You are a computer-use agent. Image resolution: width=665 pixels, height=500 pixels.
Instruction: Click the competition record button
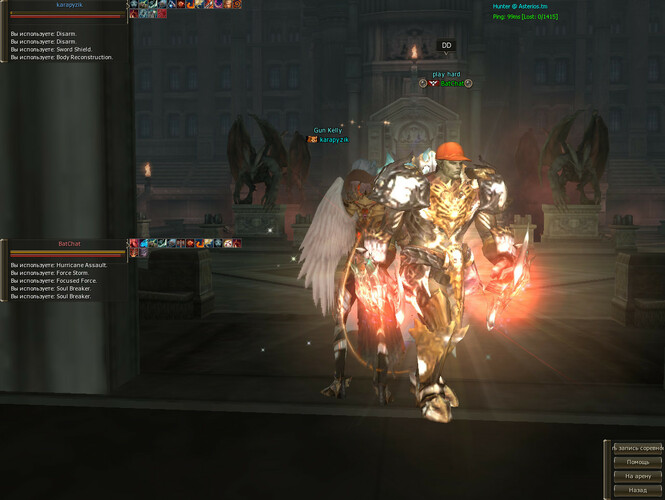tap(637, 448)
